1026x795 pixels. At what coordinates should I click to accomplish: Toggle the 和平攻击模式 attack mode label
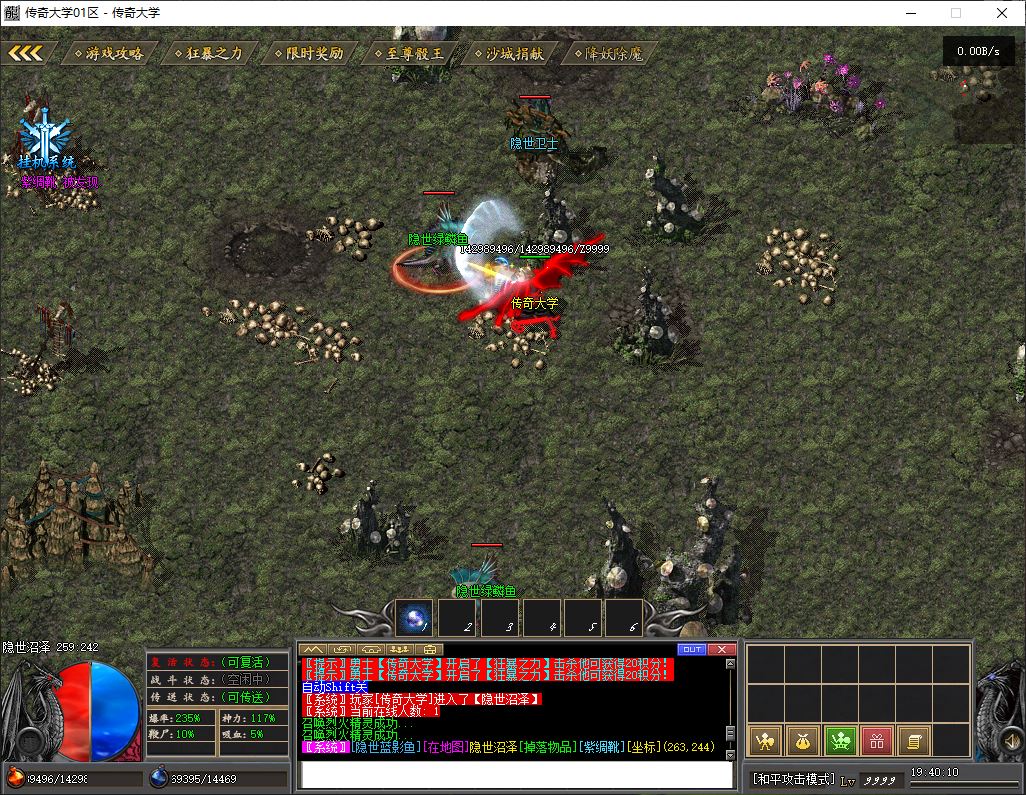793,779
